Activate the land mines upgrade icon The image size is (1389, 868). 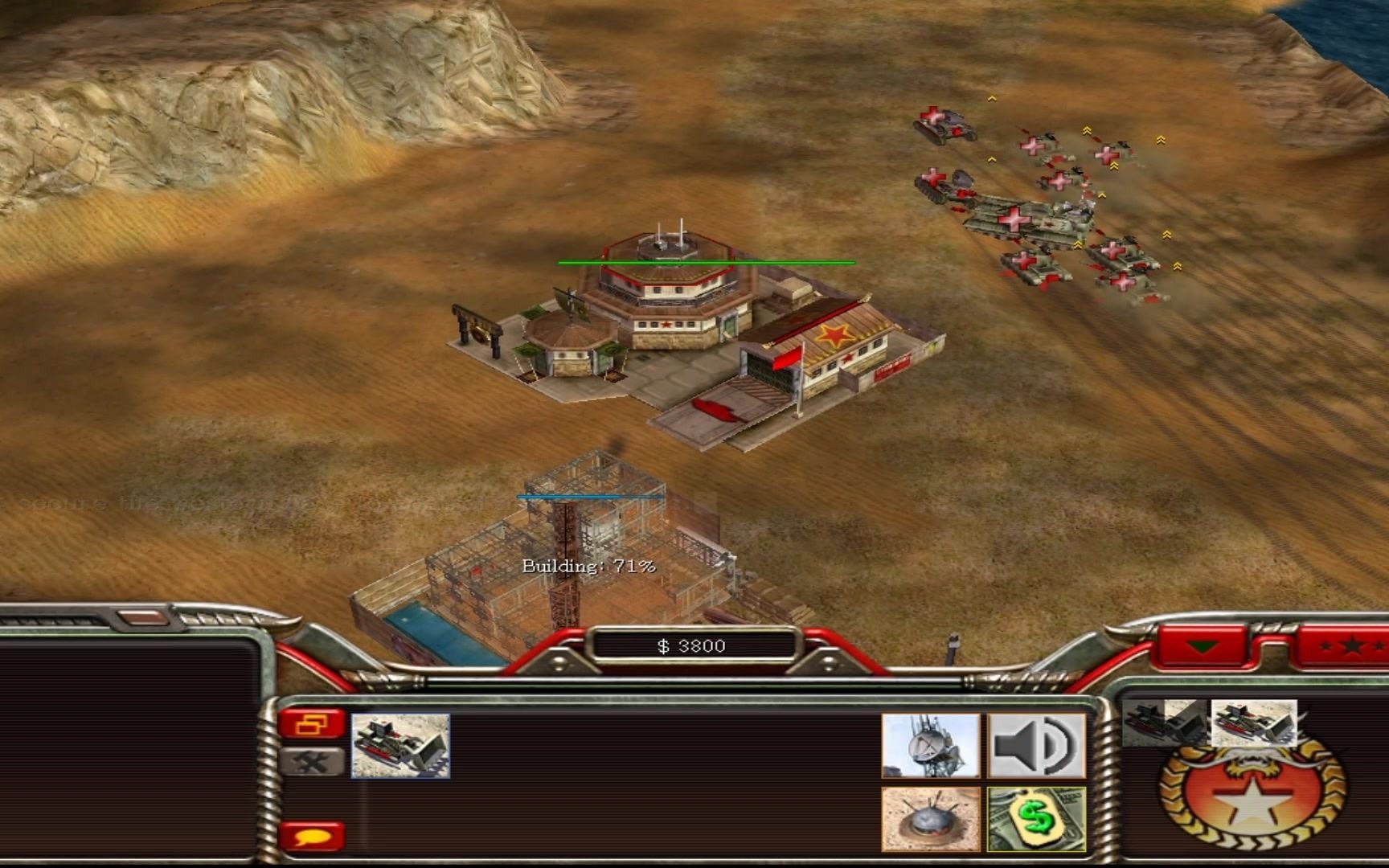pos(931,819)
